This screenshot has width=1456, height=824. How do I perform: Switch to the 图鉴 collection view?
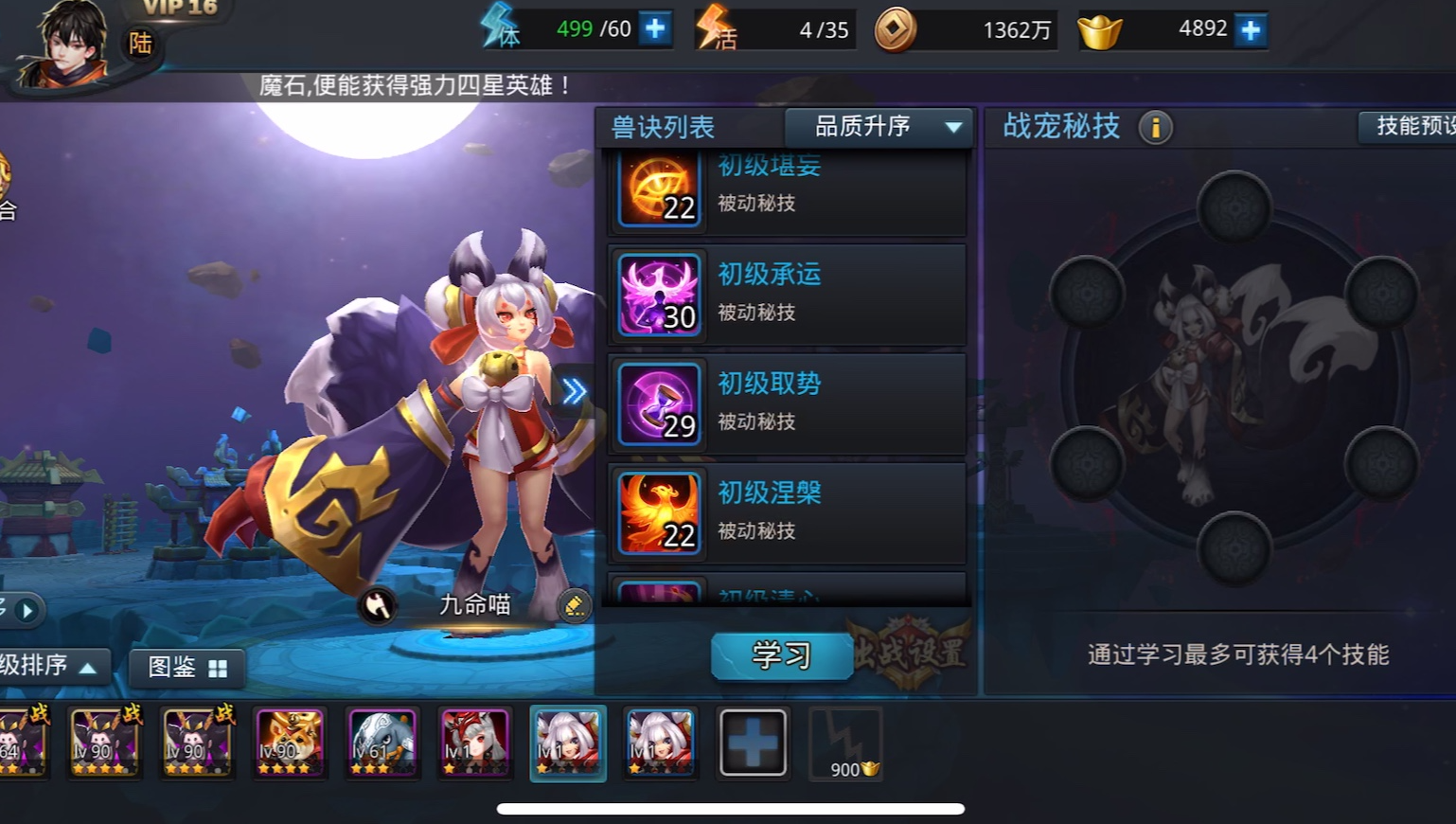click(x=186, y=668)
